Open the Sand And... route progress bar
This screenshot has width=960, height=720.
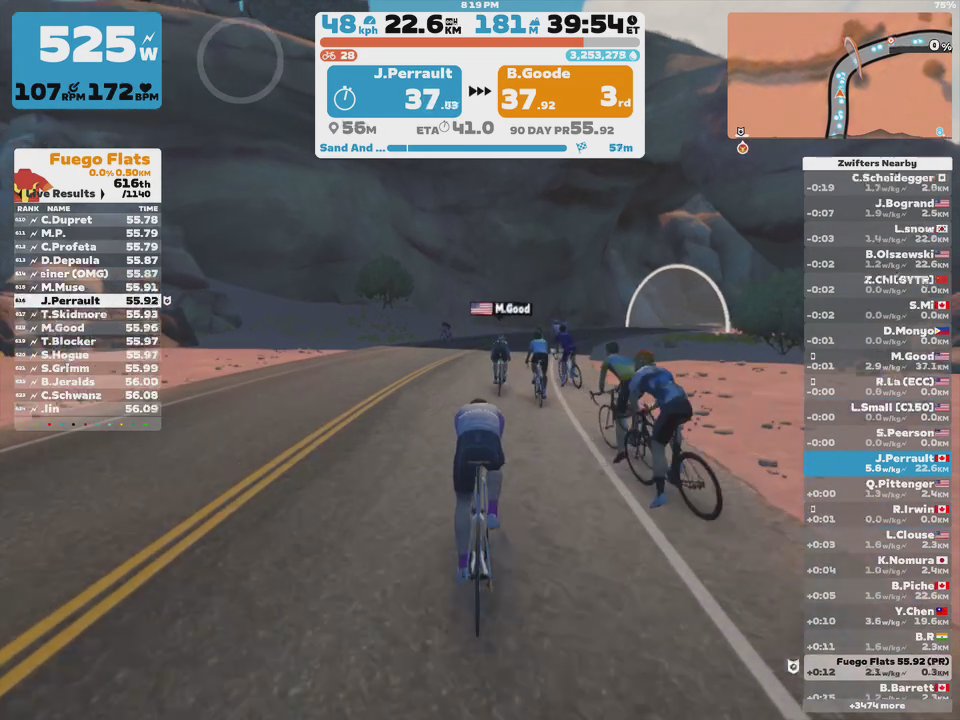coord(478,148)
